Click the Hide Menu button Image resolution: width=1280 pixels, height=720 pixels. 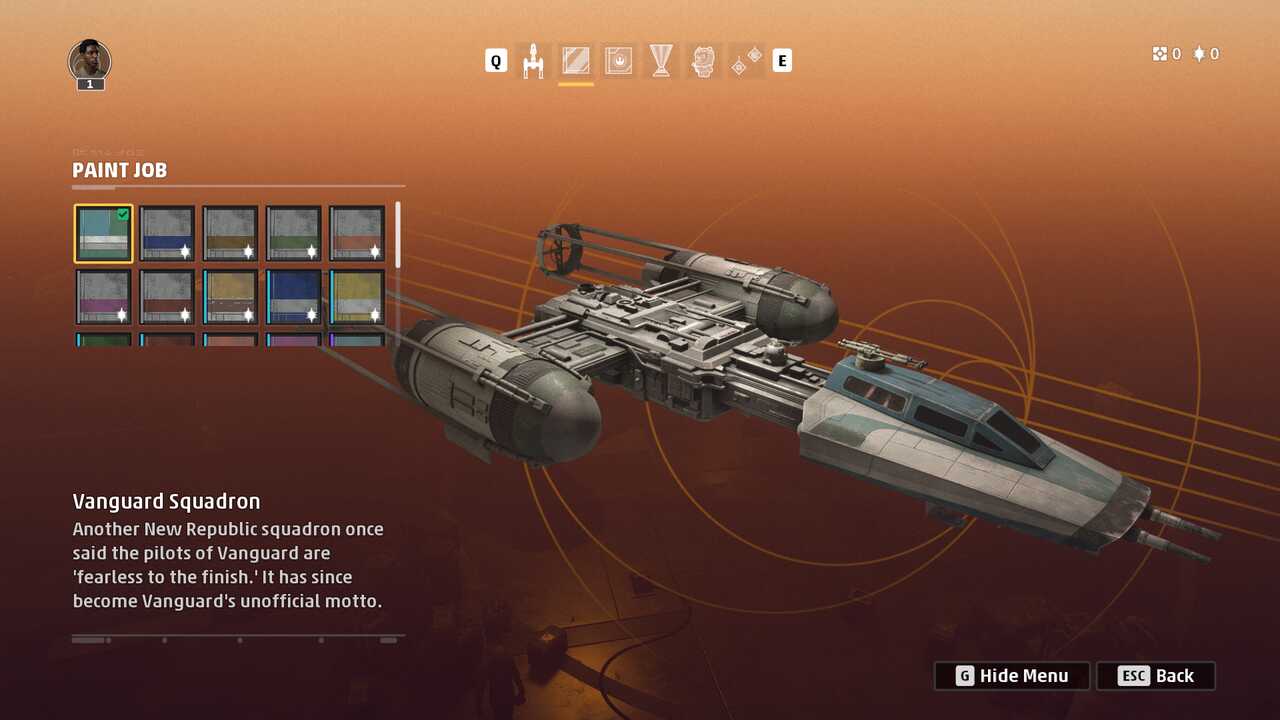pos(1012,676)
